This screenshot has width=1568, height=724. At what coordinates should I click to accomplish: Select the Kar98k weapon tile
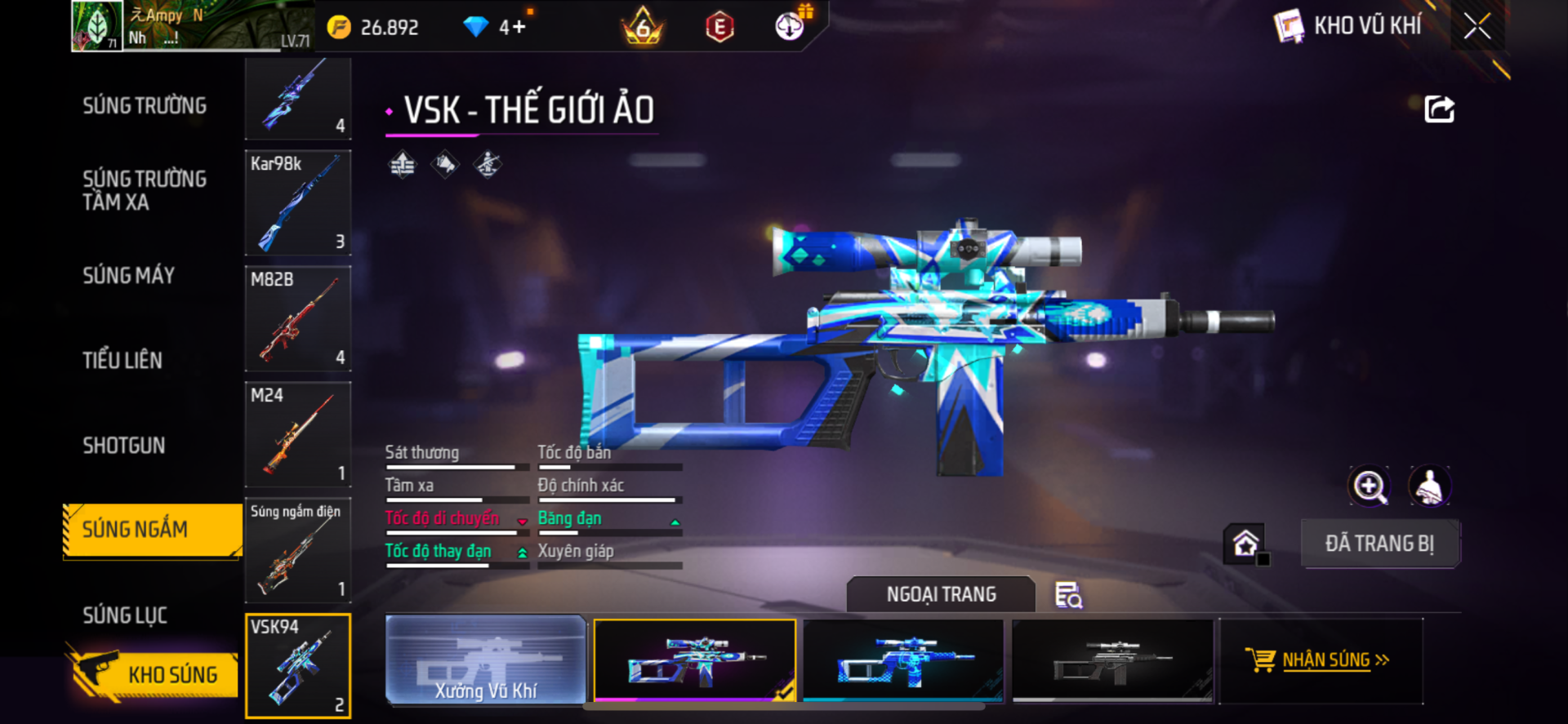tap(298, 202)
